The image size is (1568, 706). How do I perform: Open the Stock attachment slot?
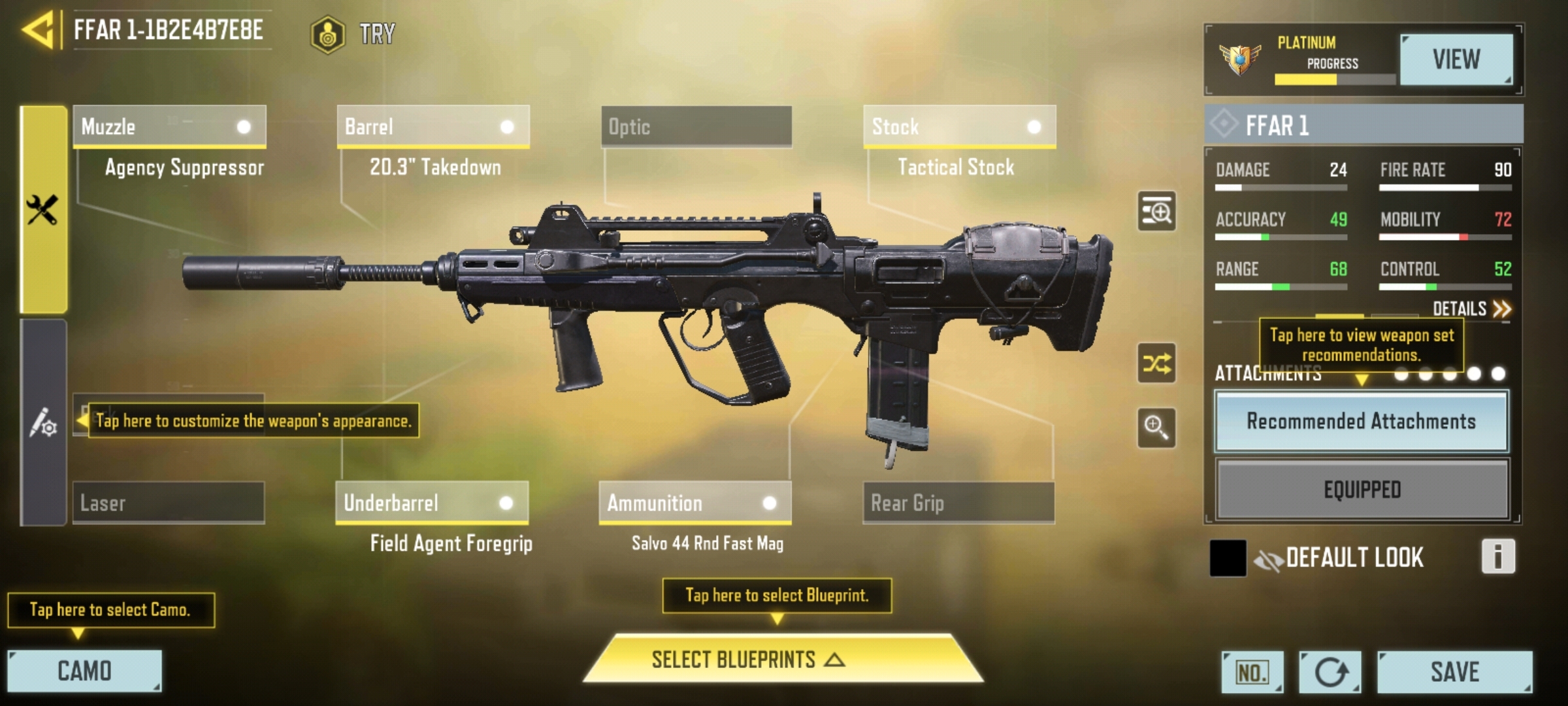(958, 126)
